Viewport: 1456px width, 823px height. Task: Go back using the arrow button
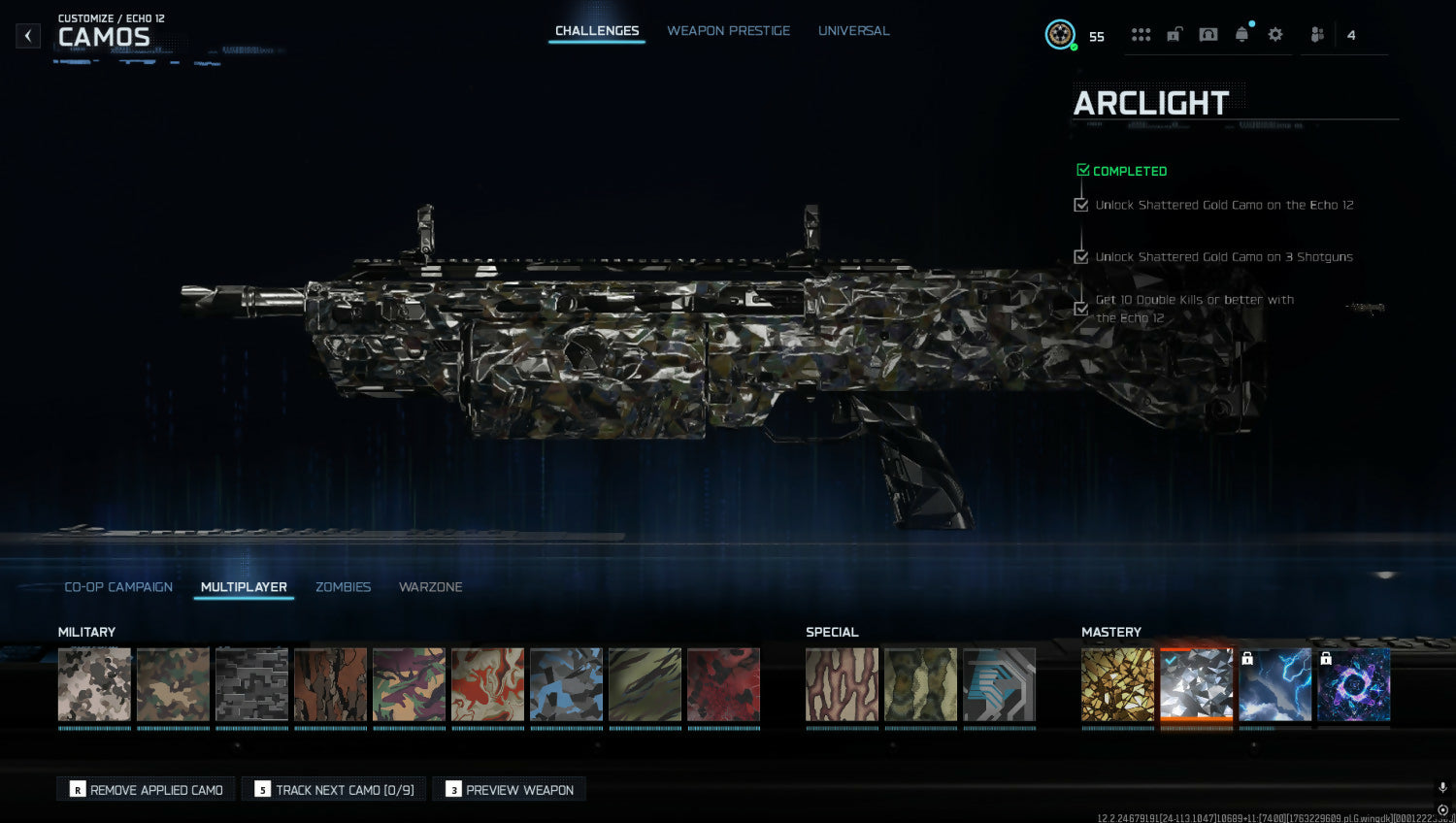[x=28, y=36]
